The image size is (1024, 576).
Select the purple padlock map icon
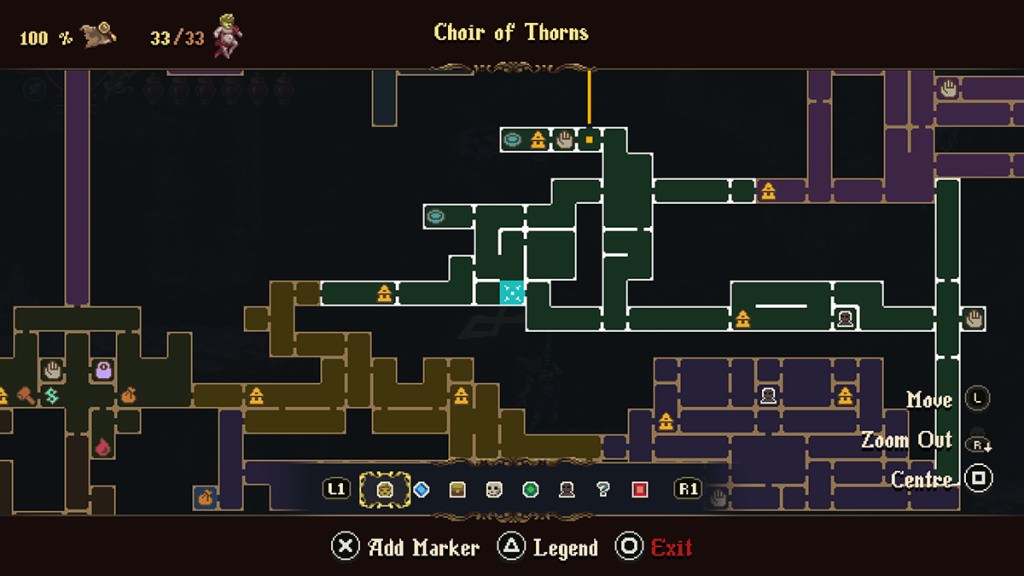point(103,370)
